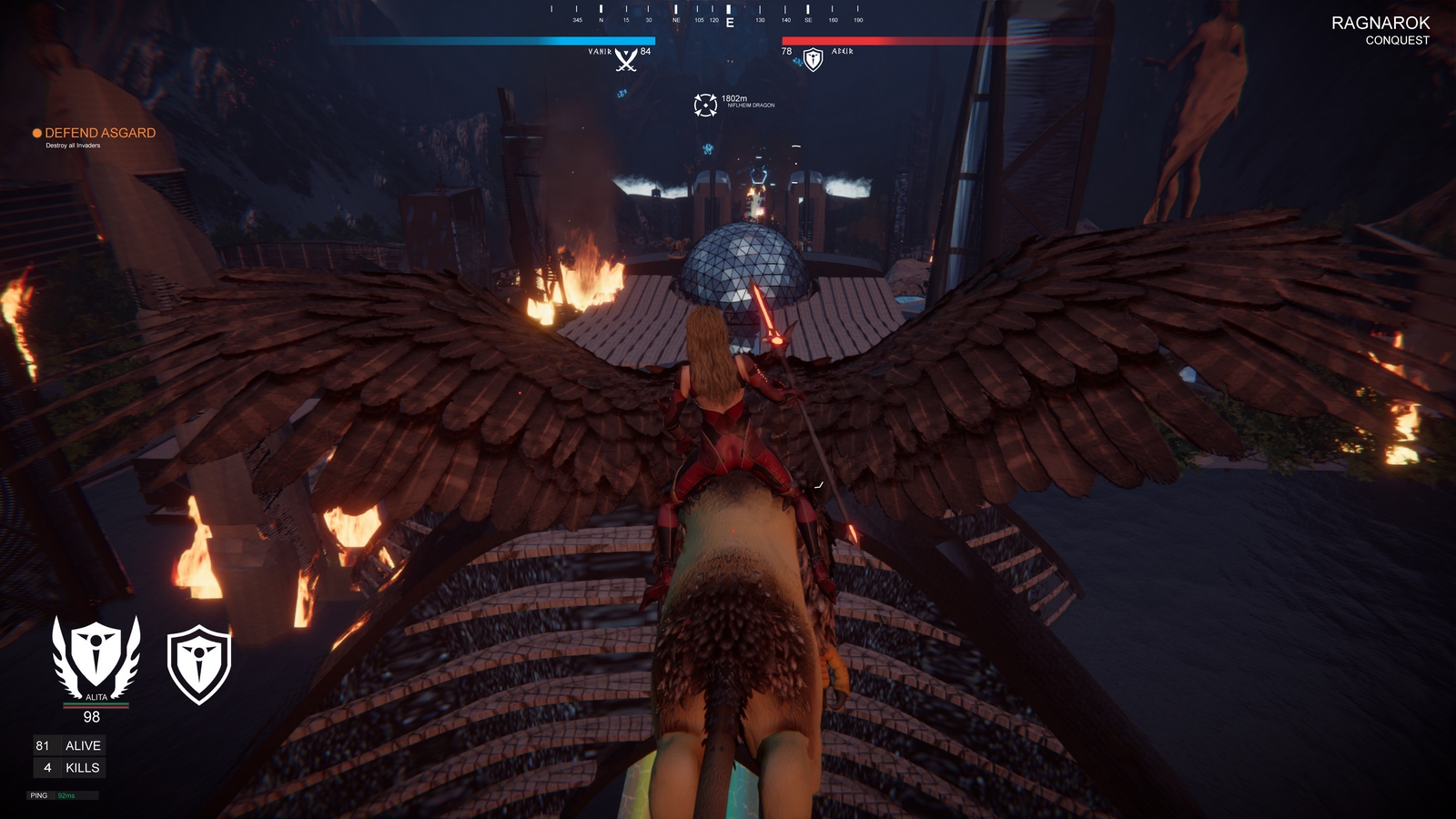Click the VANIR team score 84
The width and height of the screenshot is (1456, 819).
click(646, 52)
